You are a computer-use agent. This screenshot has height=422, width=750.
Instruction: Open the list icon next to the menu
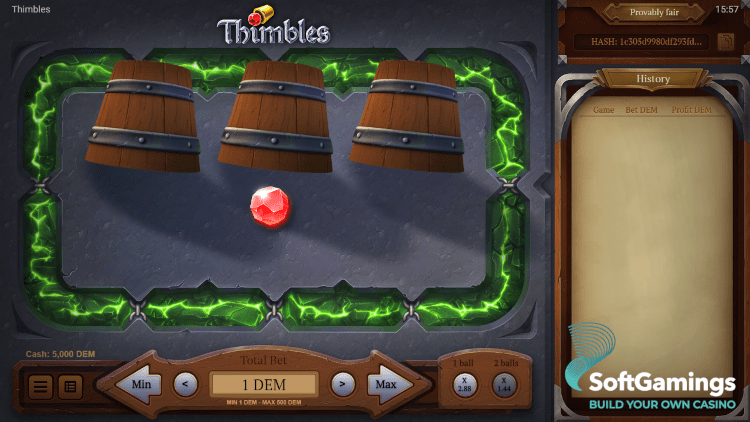70,386
